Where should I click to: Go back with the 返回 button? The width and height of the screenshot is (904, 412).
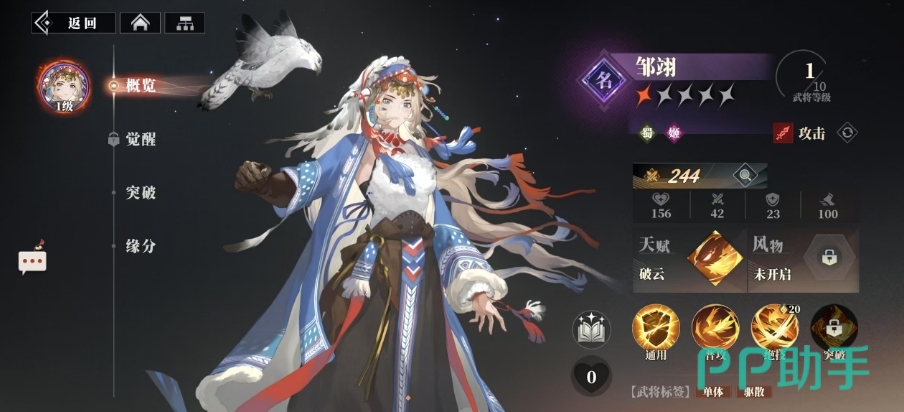71,22
